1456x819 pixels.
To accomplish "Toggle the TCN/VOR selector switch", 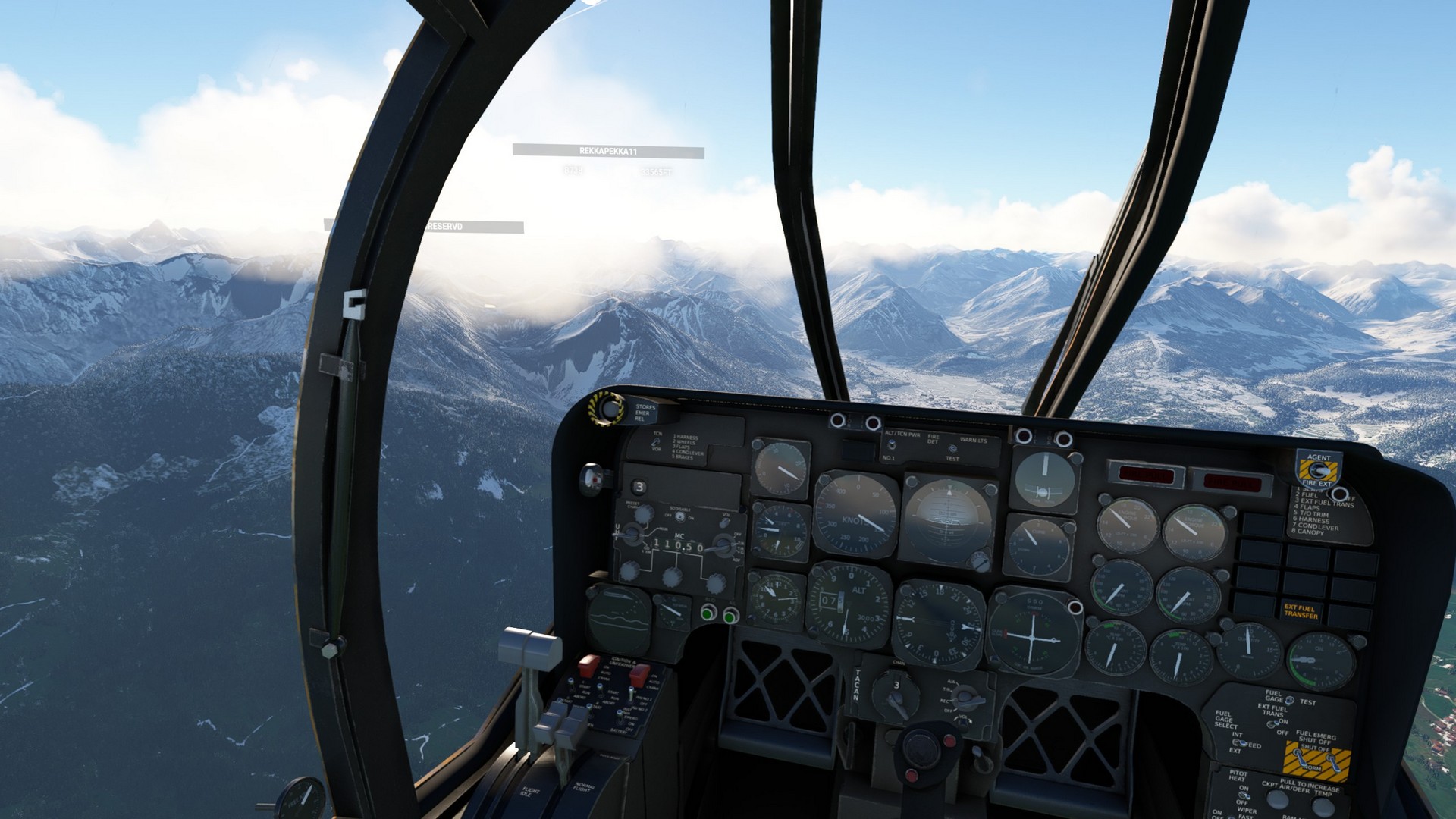I will [x=657, y=441].
